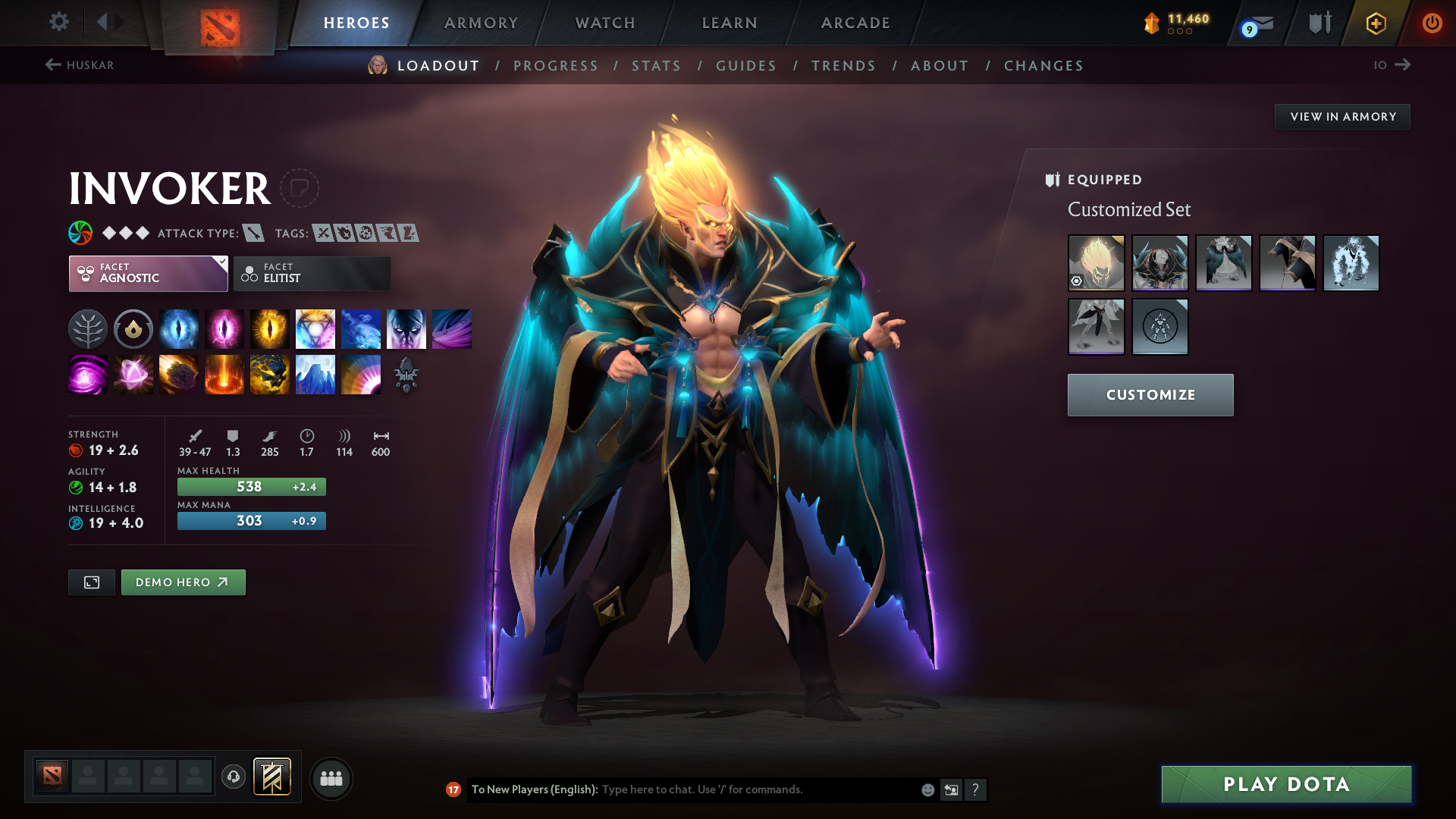The height and width of the screenshot is (819, 1456).
Task: Click the CUSTOMIZE button
Action: click(x=1150, y=394)
